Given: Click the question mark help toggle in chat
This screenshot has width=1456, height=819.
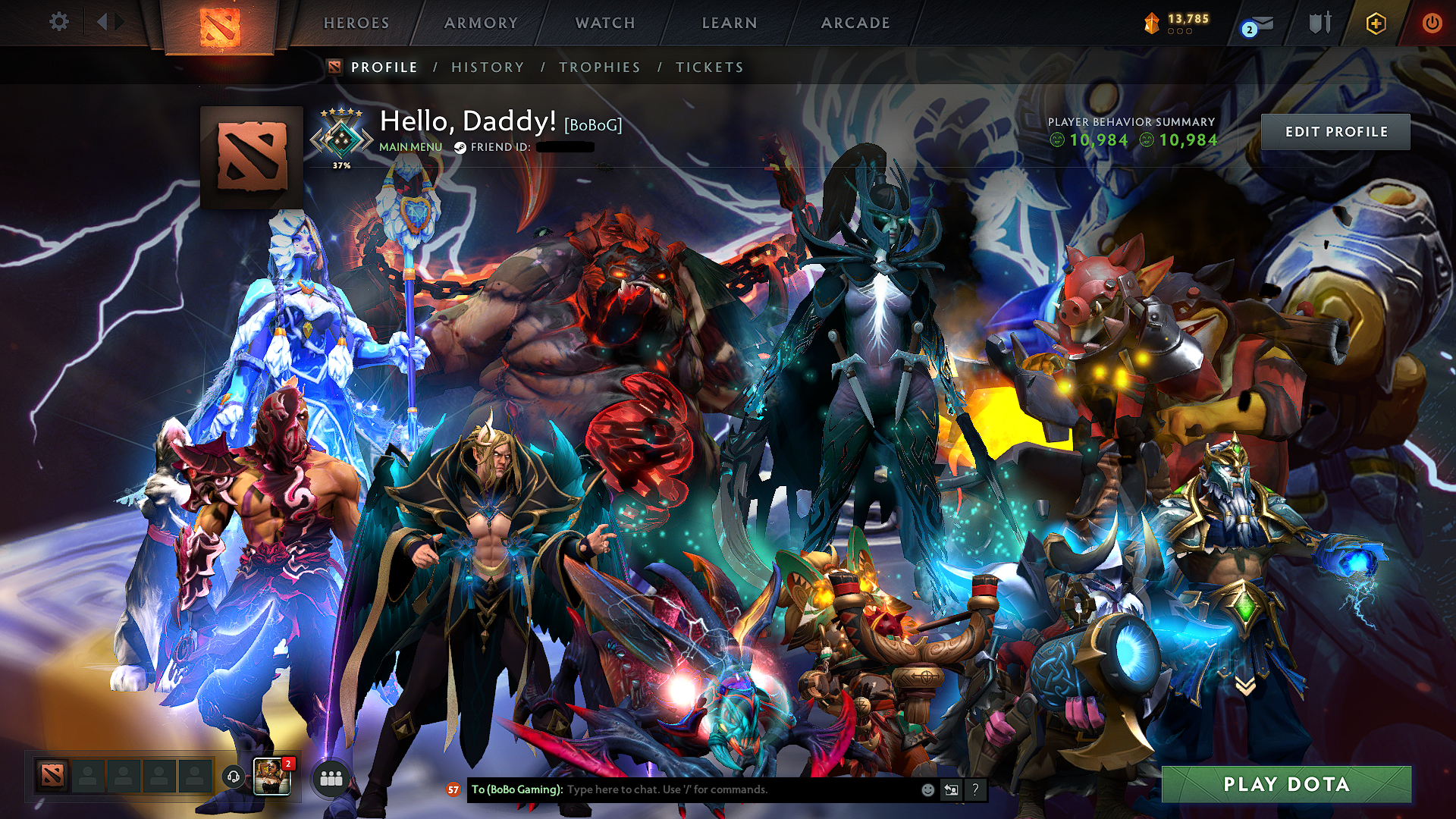Looking at the screenshot, I should [x=974, y=790].
